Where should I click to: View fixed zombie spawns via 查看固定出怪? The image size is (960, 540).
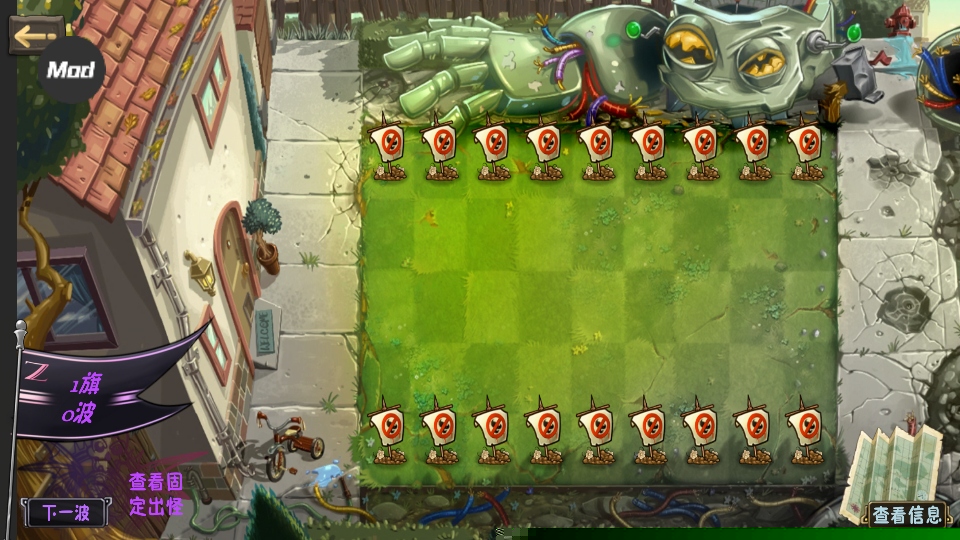[x=156, y=493]
